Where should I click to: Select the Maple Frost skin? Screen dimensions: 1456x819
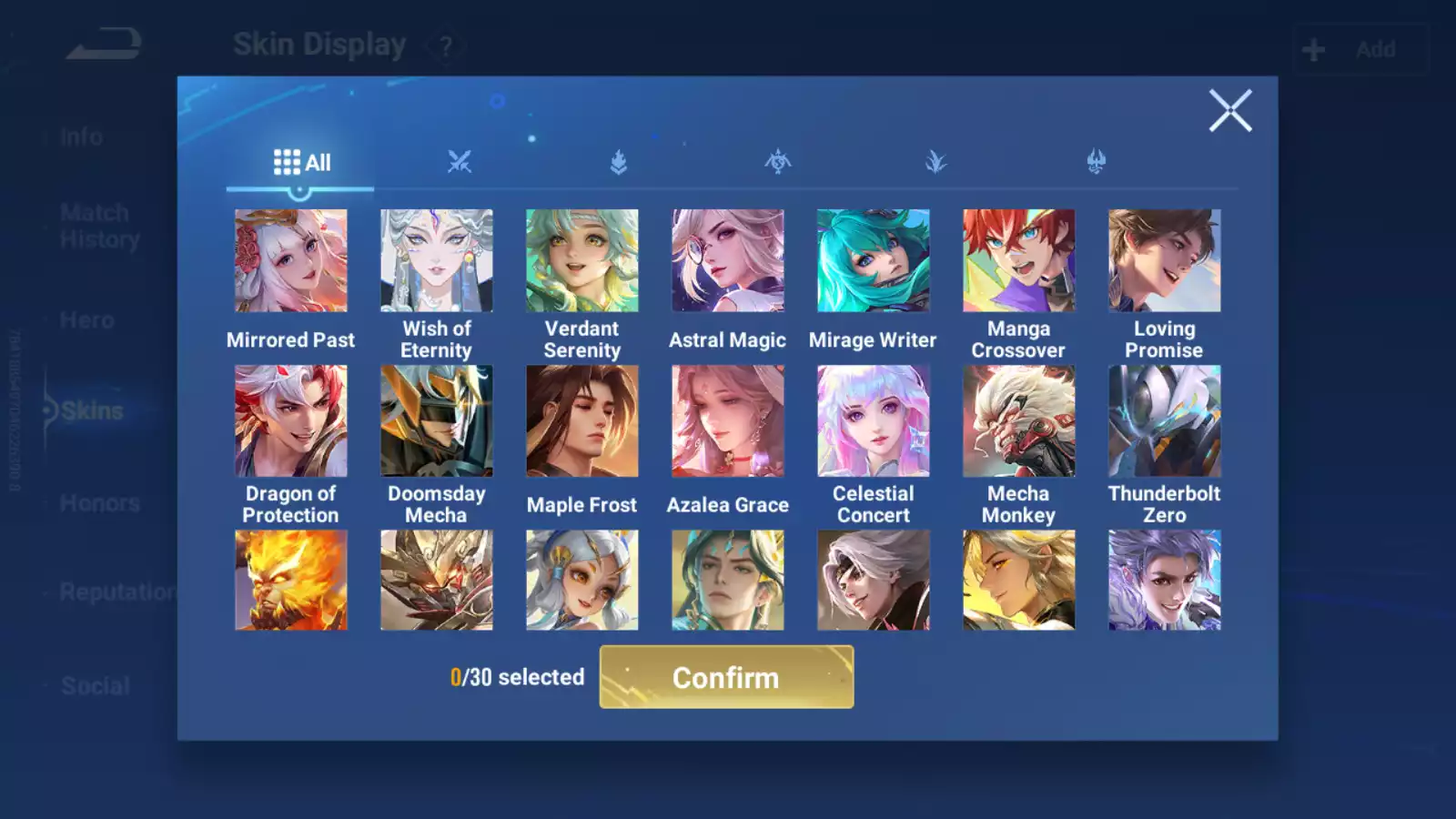click(581, 421)
